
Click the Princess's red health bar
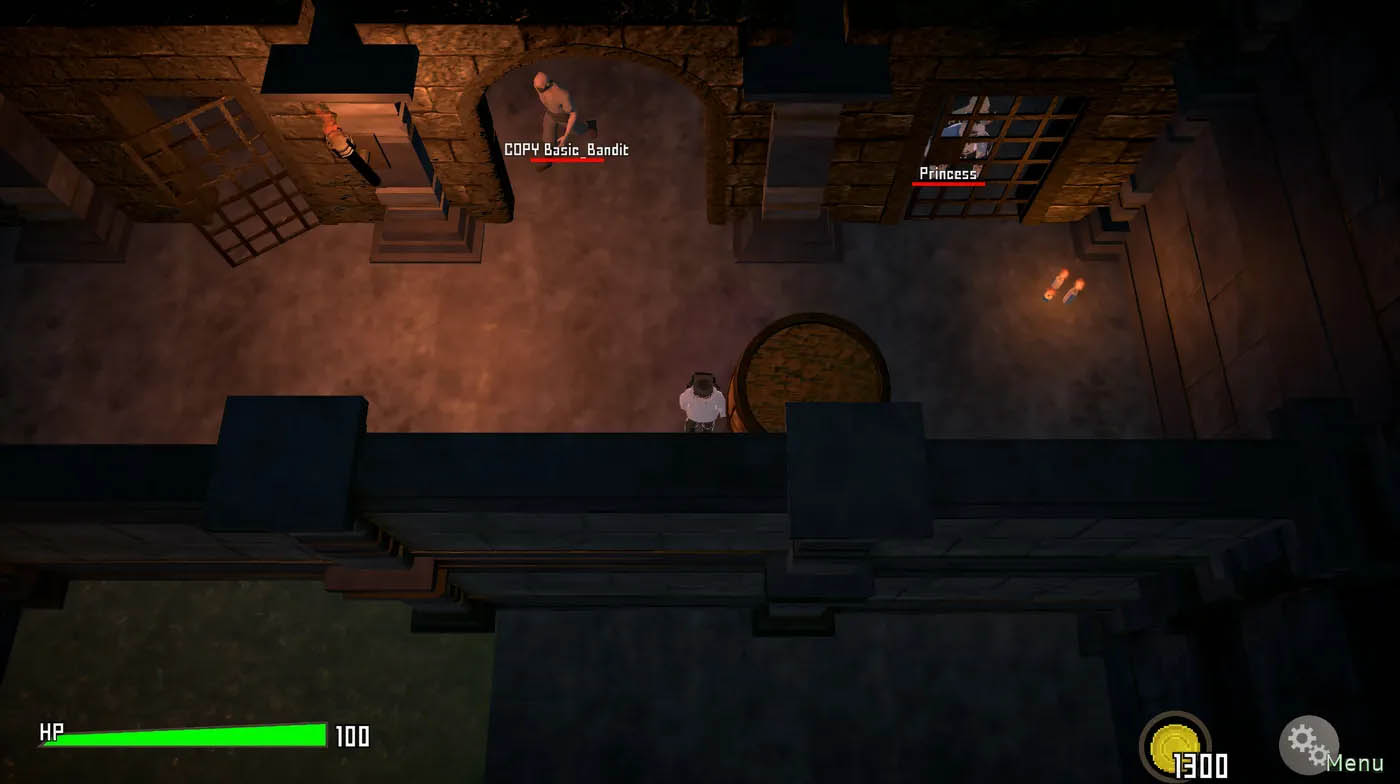948,185
